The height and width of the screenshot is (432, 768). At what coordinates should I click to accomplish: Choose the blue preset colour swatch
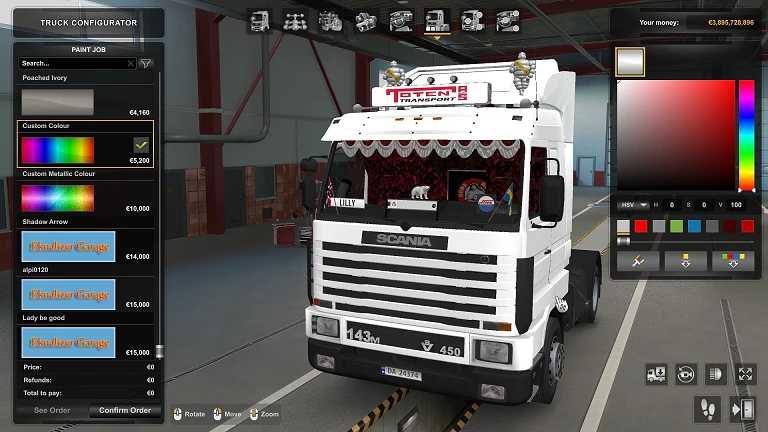694,226
